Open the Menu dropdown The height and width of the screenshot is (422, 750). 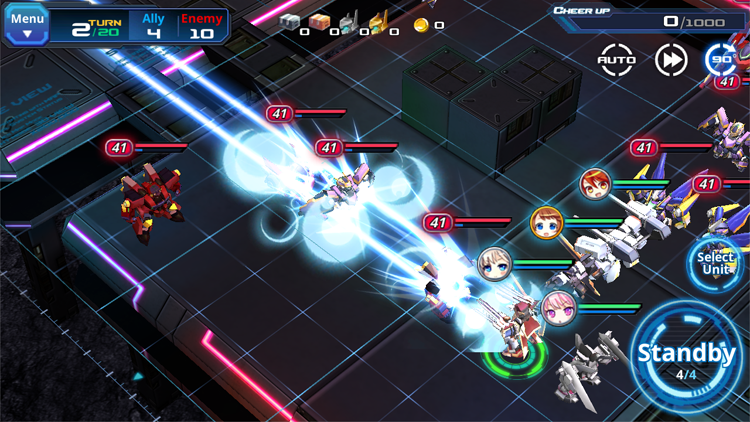[27, 24]
